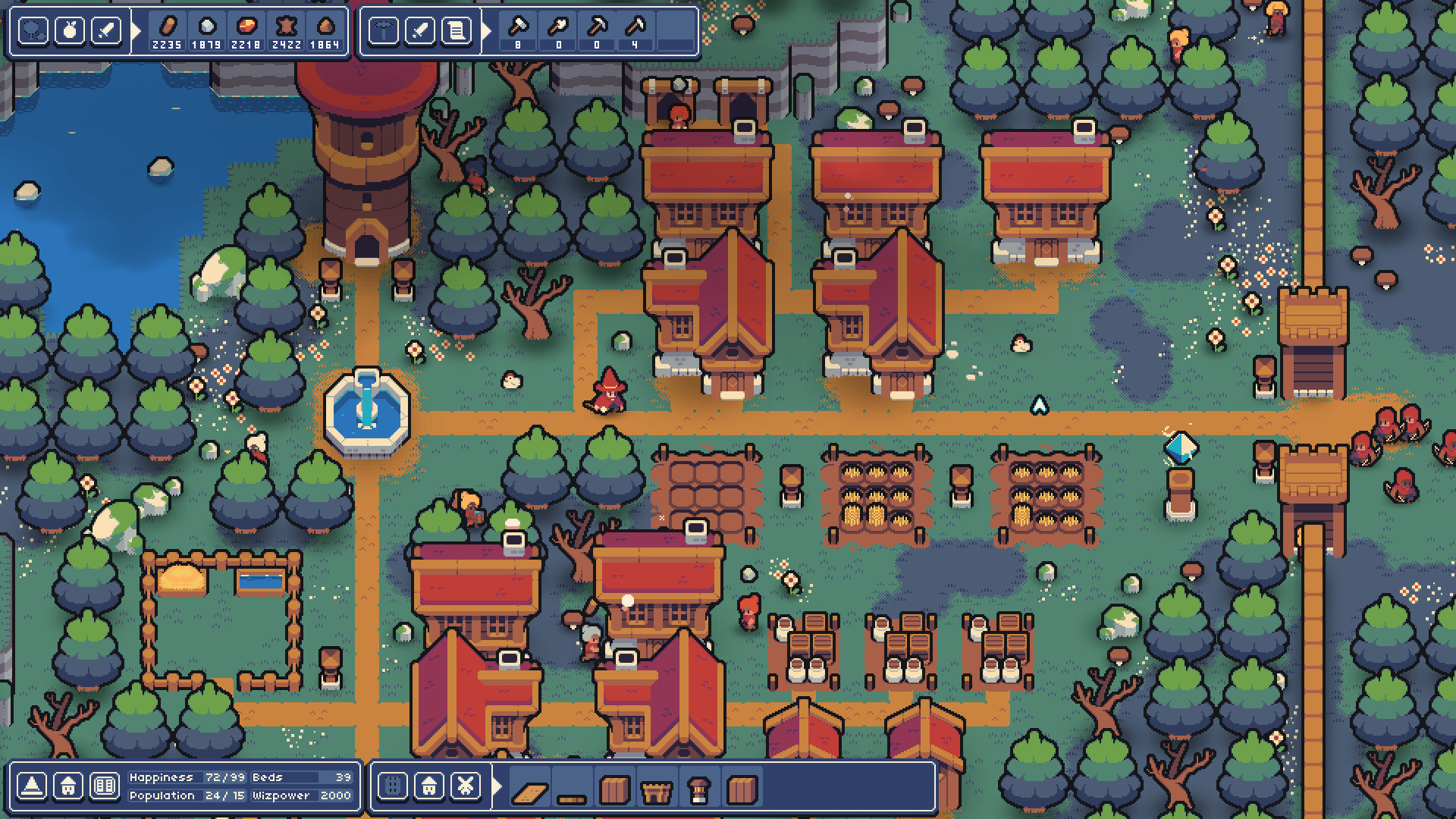The width and height of the screenshot is (1456, 819).
Task: Open the scroll icon in the jobs toolbar
Action: 457,29
